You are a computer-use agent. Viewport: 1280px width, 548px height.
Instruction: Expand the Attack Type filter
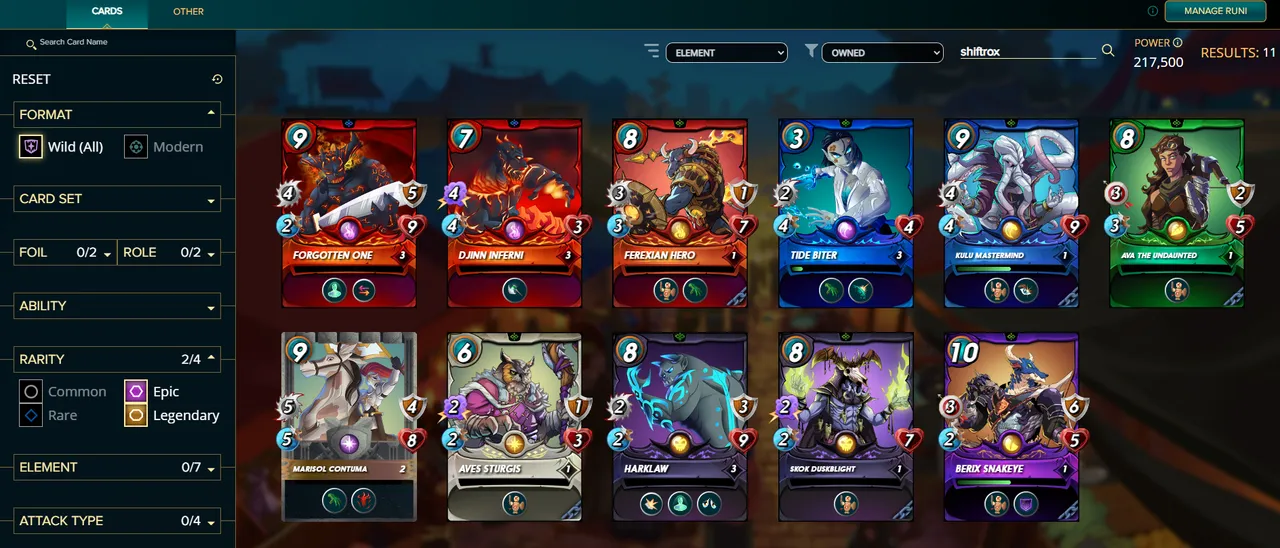click(x=116, y=521)
